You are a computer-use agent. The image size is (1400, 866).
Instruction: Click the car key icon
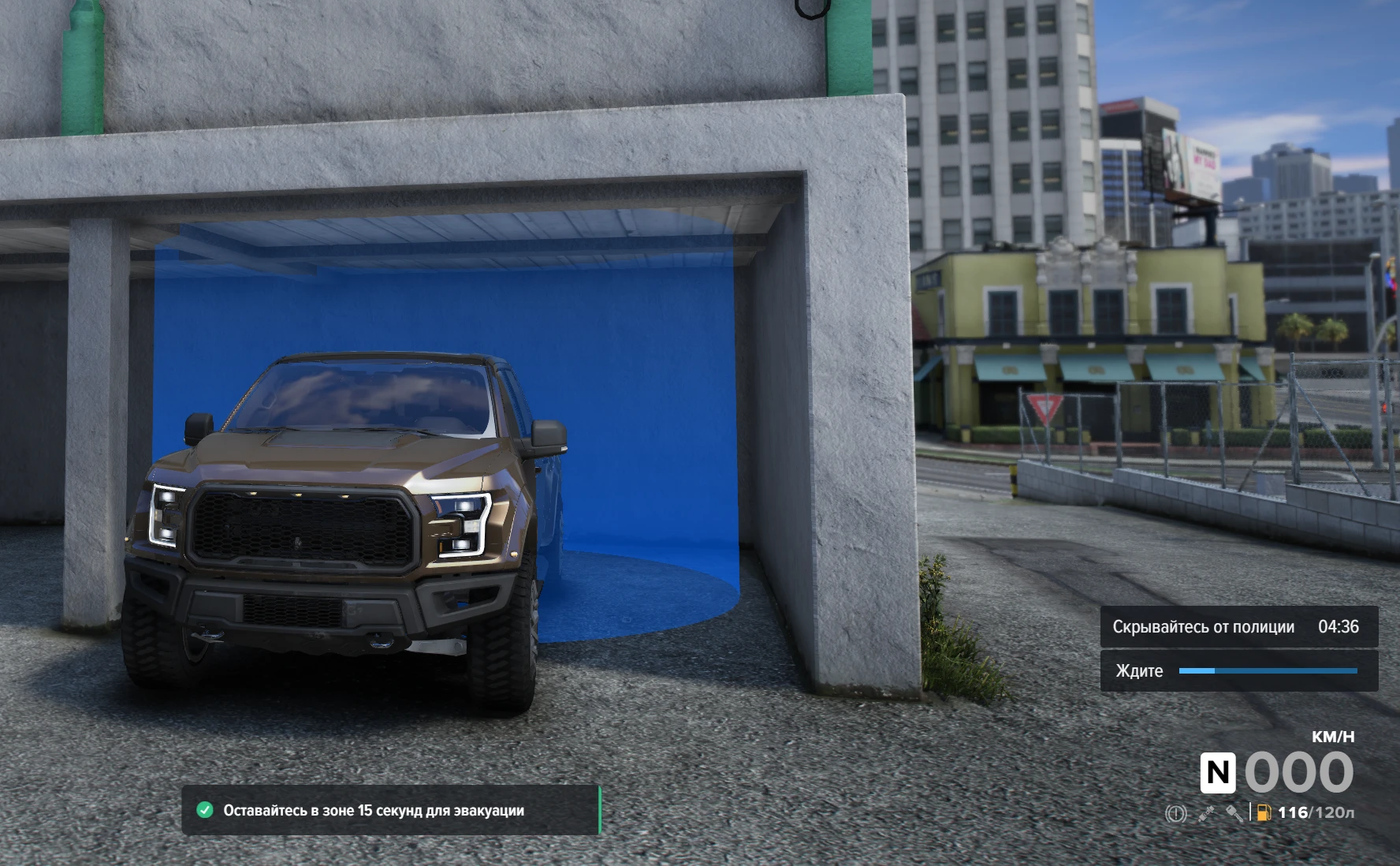pyautogui.click(x=1234, y=813)
